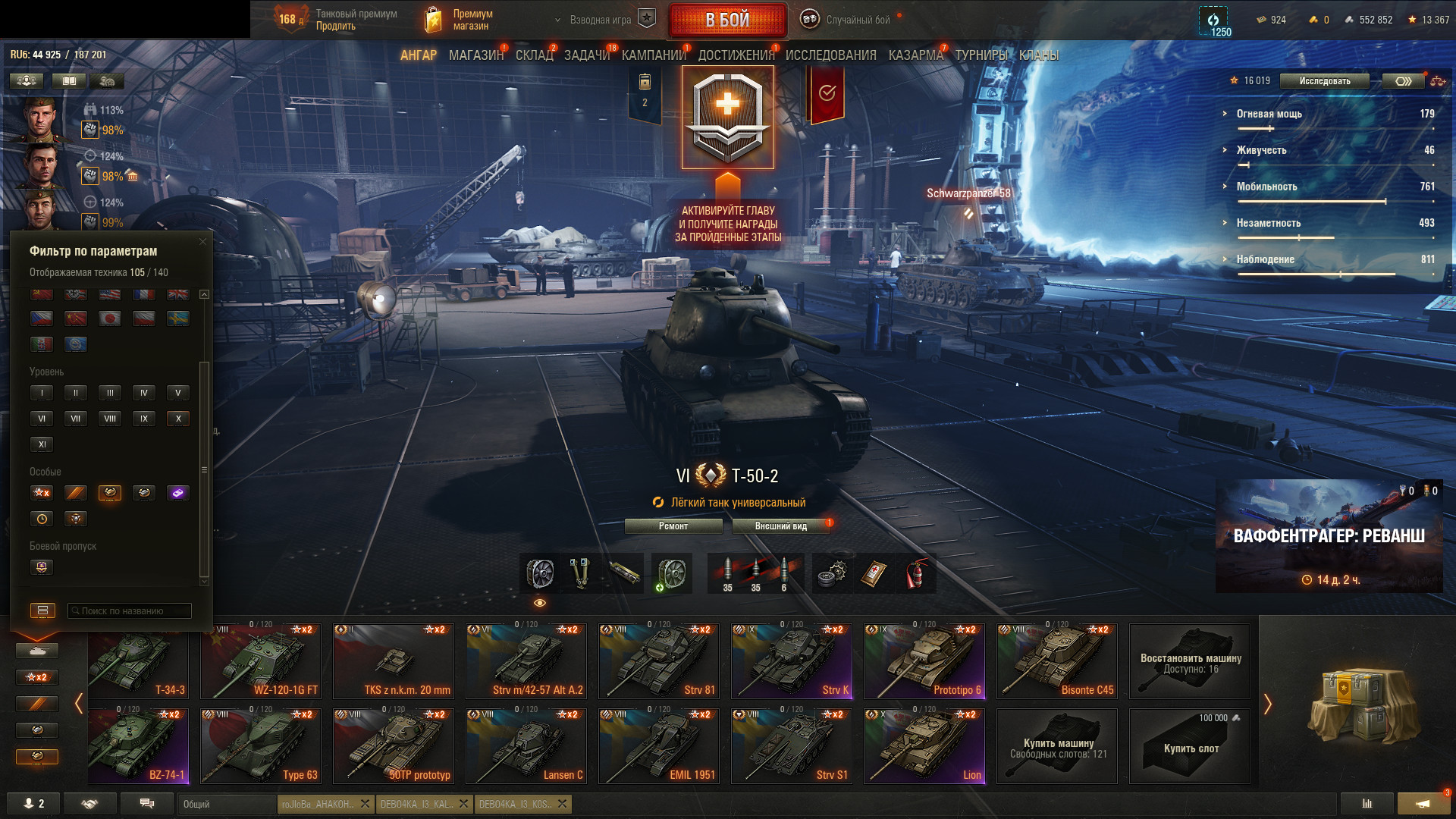
Task: Select the Strv 81 tank
Action: pos(658,661)
